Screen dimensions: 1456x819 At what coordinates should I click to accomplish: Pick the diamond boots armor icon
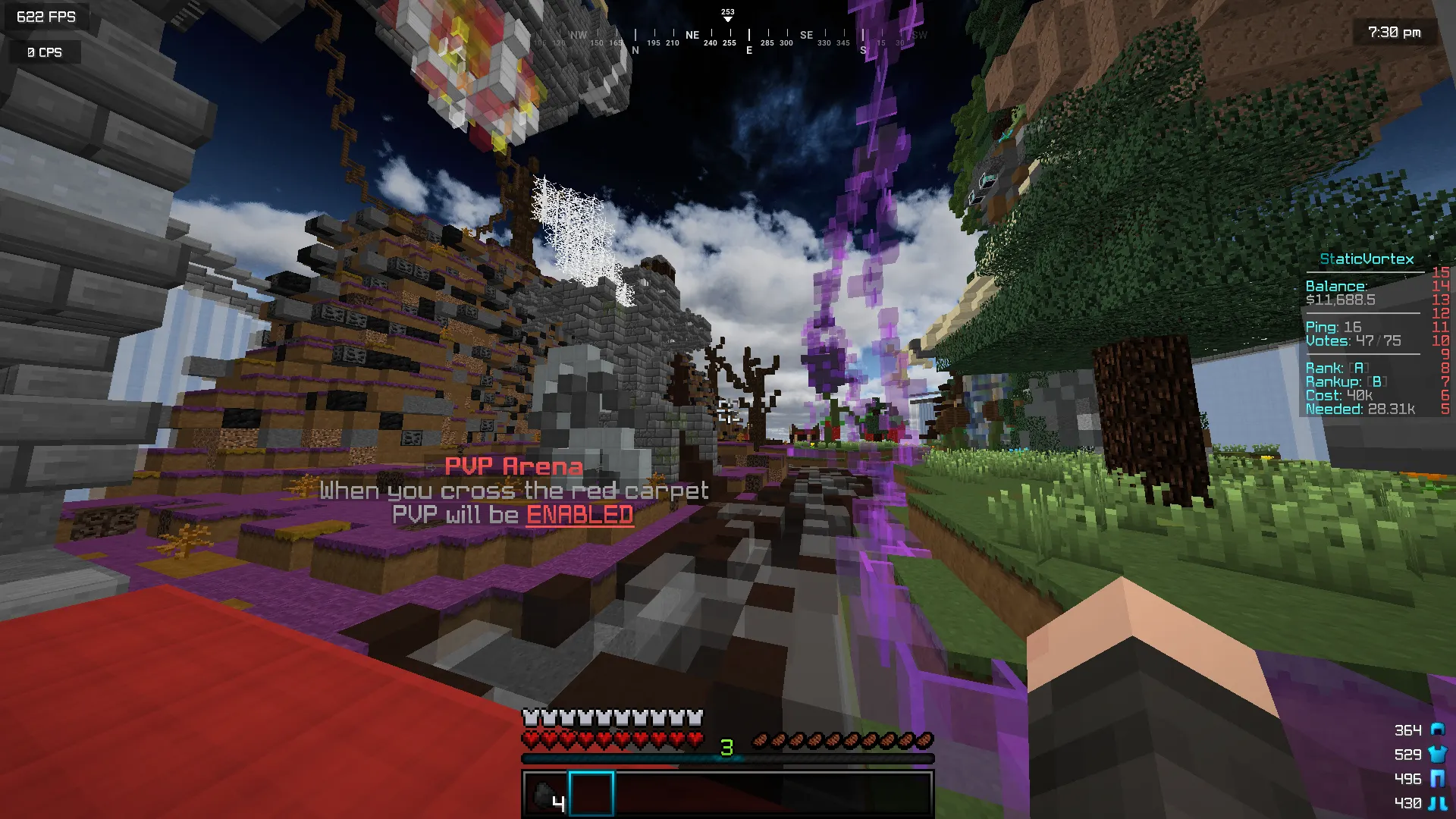[x=1437, y=802]
